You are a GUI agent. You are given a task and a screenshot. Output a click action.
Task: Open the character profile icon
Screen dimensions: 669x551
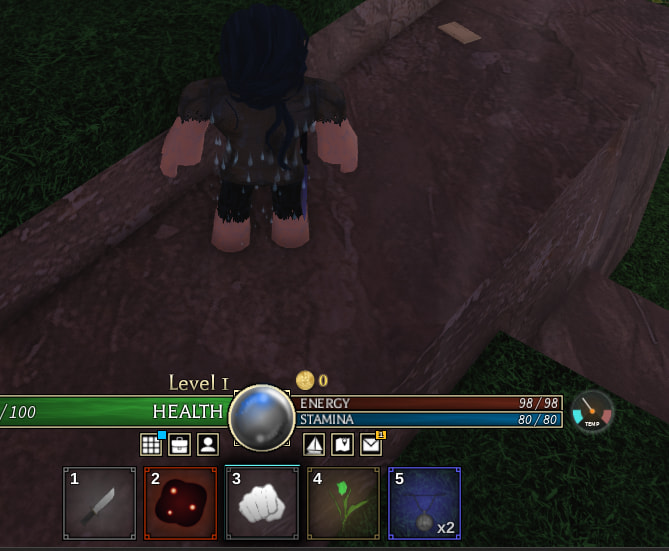coord(207,444)
